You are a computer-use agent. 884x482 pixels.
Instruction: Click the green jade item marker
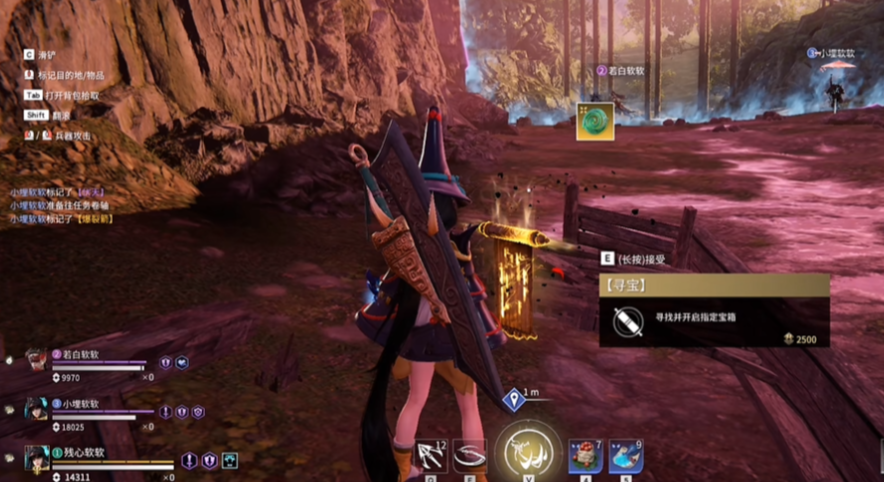tap(595, 121)
